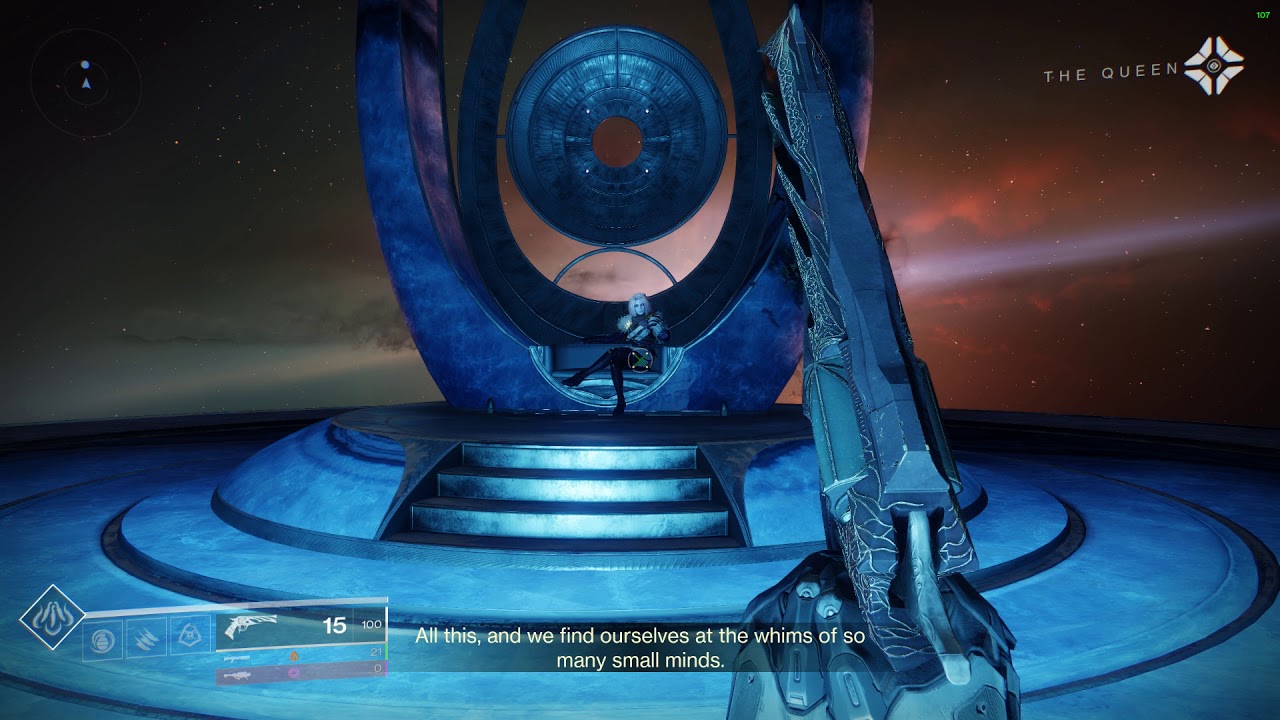Screen dimensions: 1280x720
Task: Activate the grenade ability icon
Action: click(103, 638)
